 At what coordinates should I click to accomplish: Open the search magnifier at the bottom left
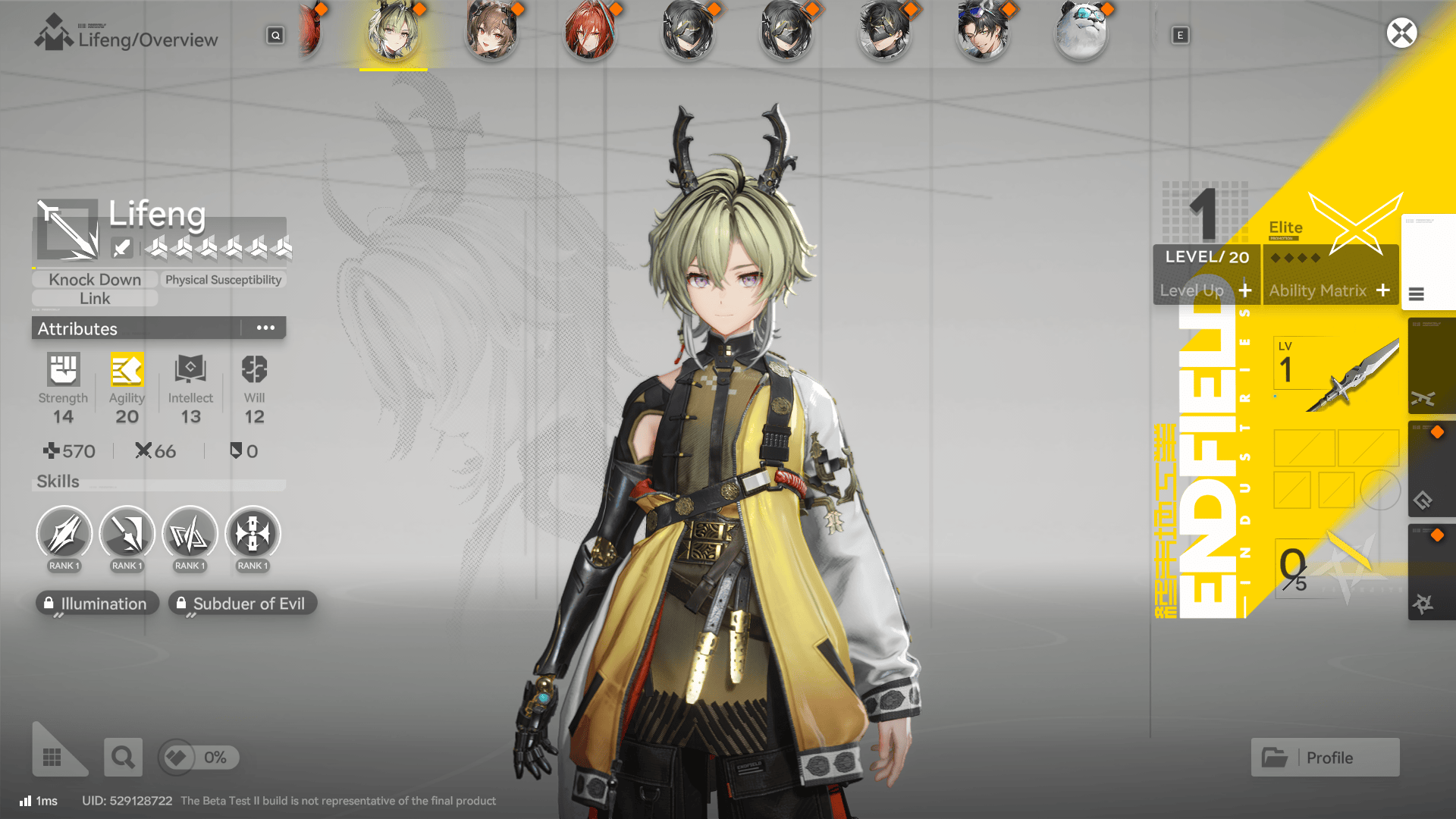(123, 757)
